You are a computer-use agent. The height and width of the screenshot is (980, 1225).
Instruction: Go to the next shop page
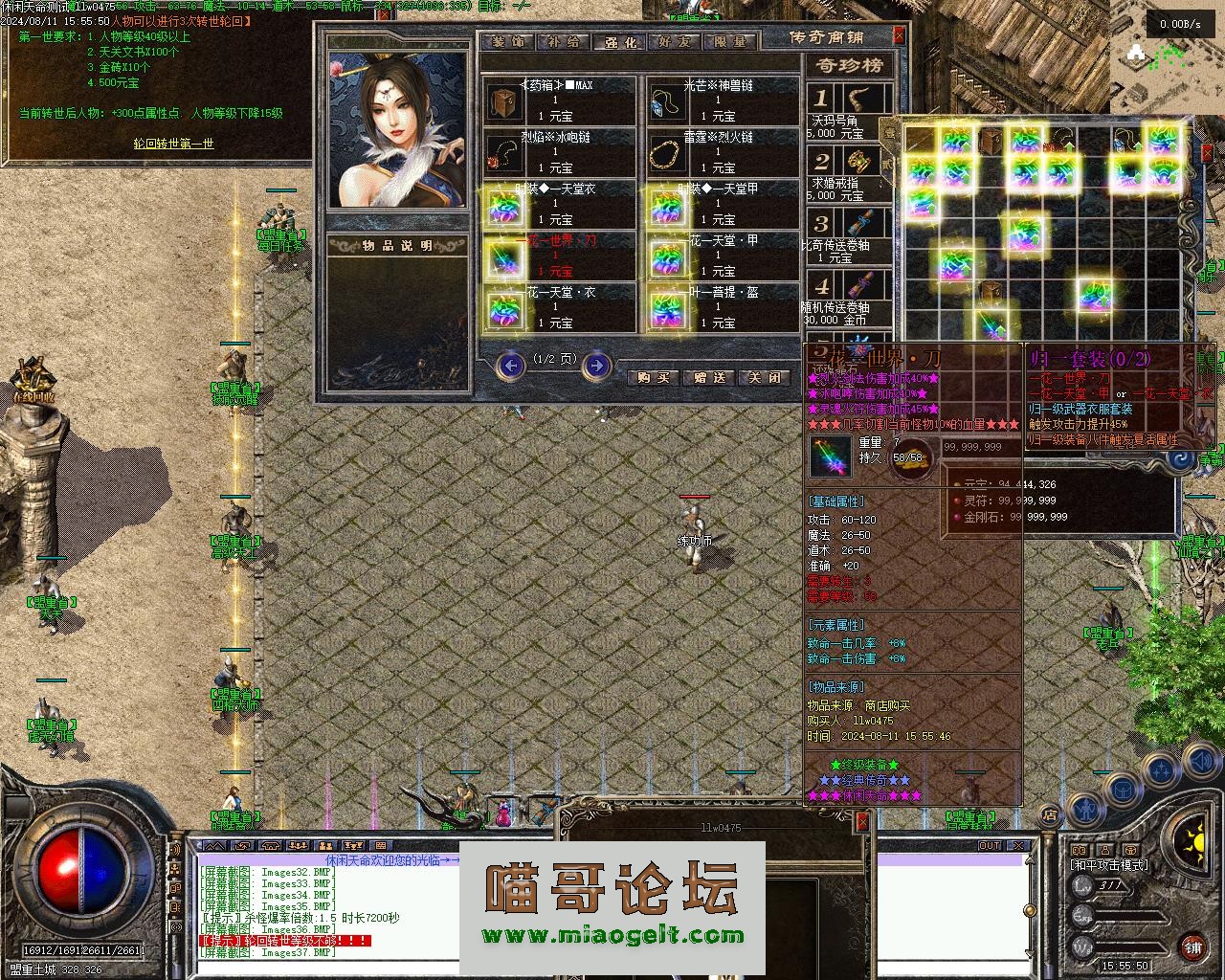[596, 365]
